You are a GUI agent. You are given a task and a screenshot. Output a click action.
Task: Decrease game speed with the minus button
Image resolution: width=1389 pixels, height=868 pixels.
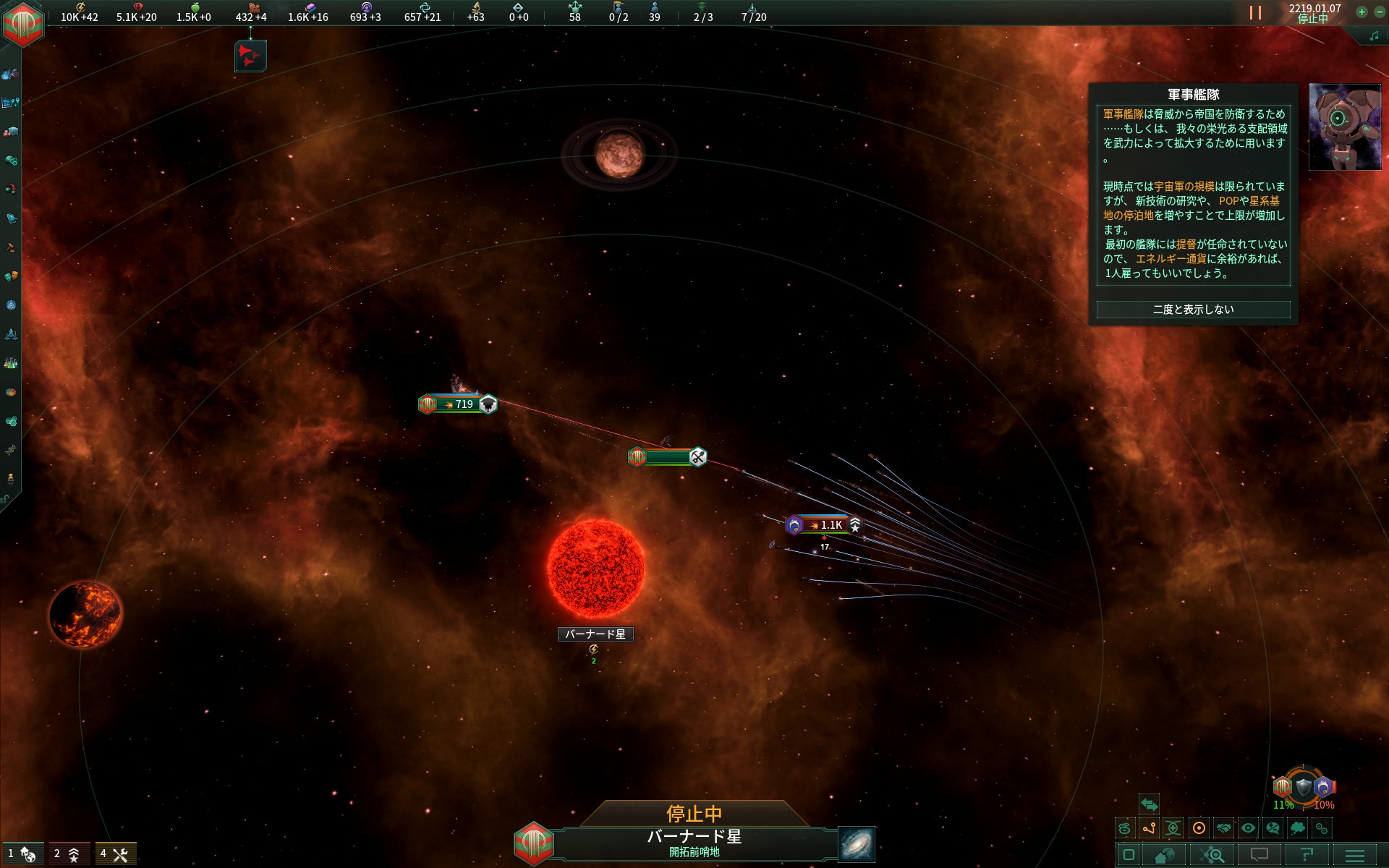coord(1379,12)
